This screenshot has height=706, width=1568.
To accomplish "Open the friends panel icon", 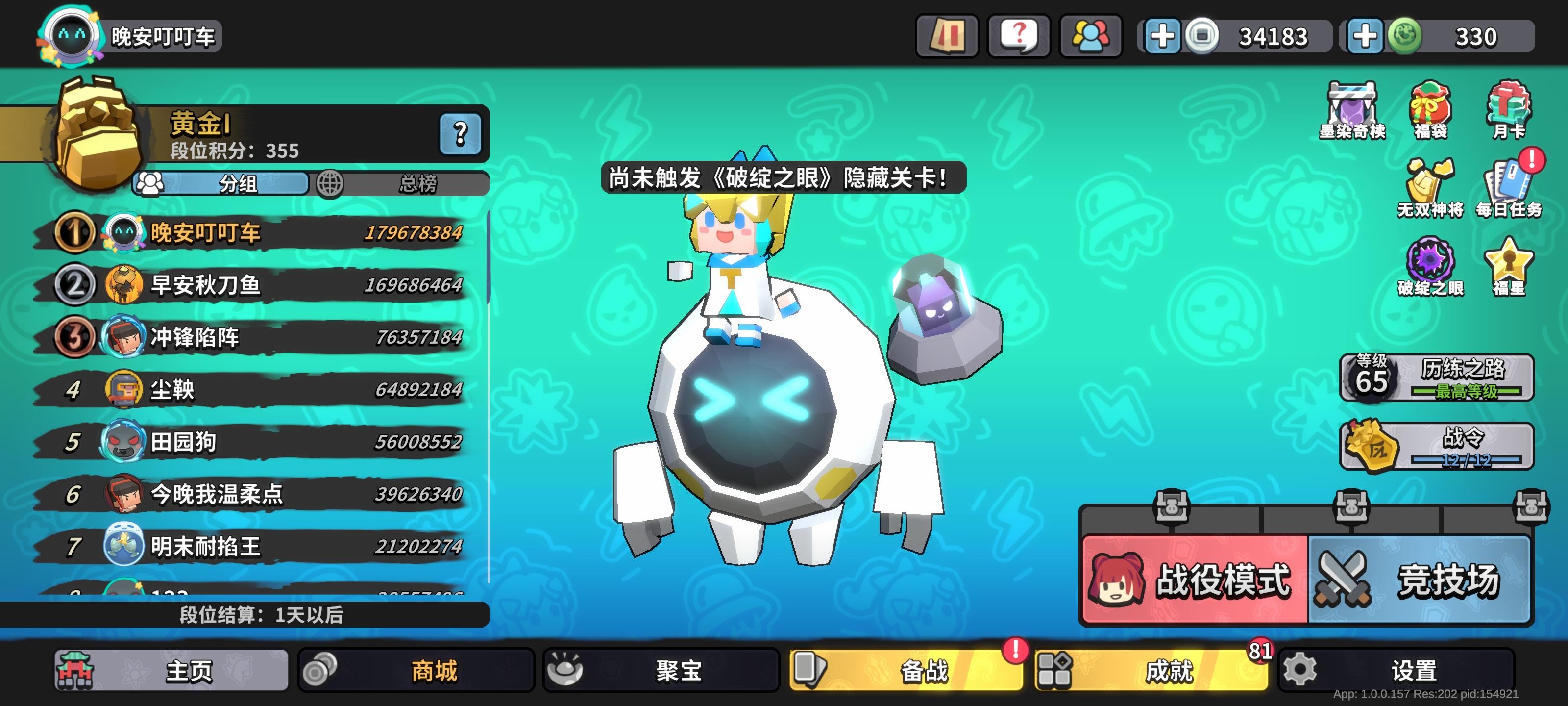I will click(1091, 35).
